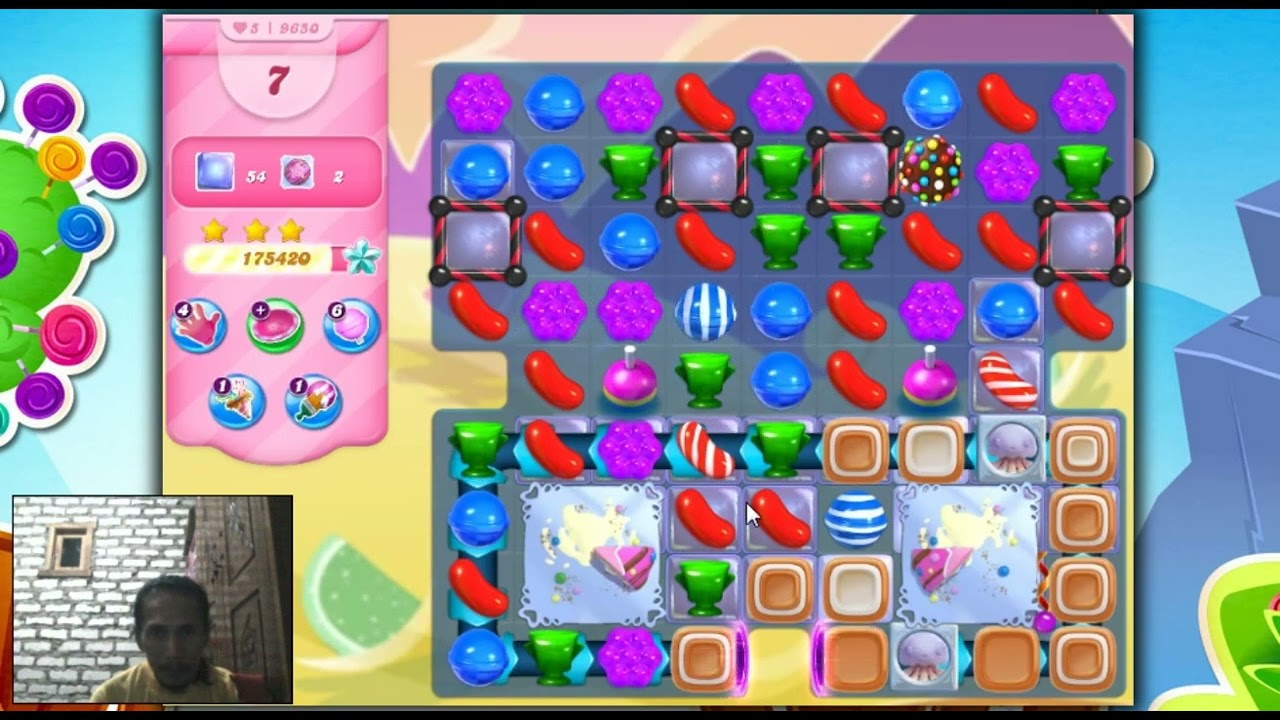This screenshot has width=1280, height=720.
Task: Select the Free Switch hand booster
Action: click(x=201, y=325)
